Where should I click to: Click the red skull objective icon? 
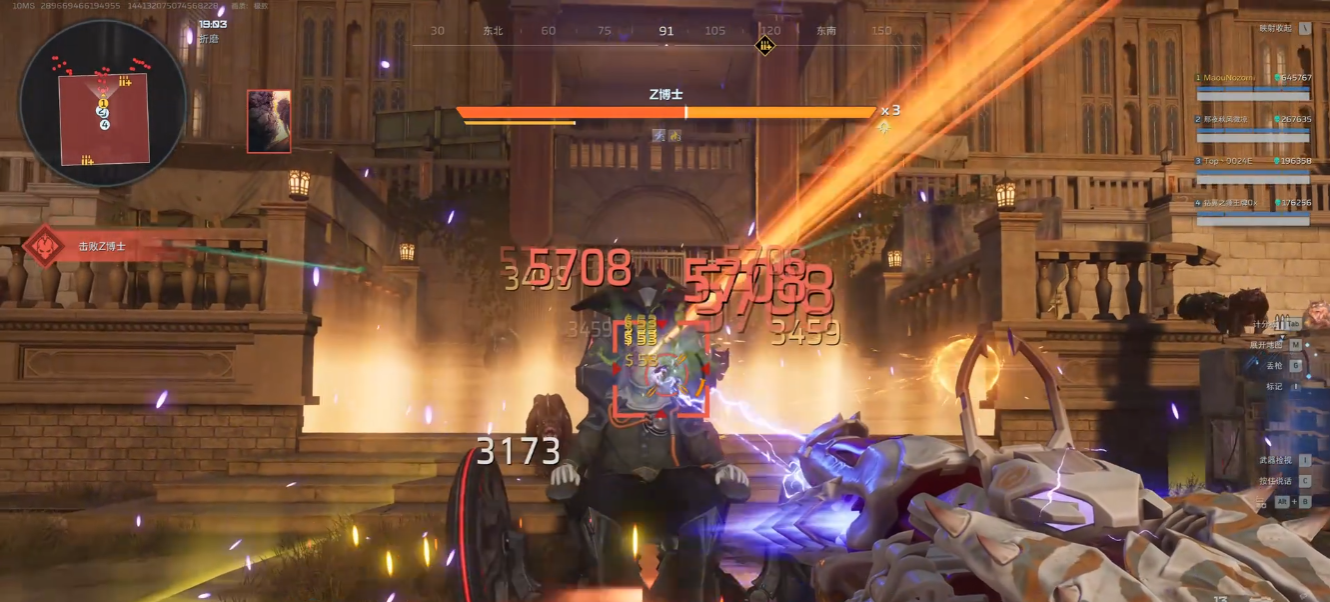pos(42,246)
